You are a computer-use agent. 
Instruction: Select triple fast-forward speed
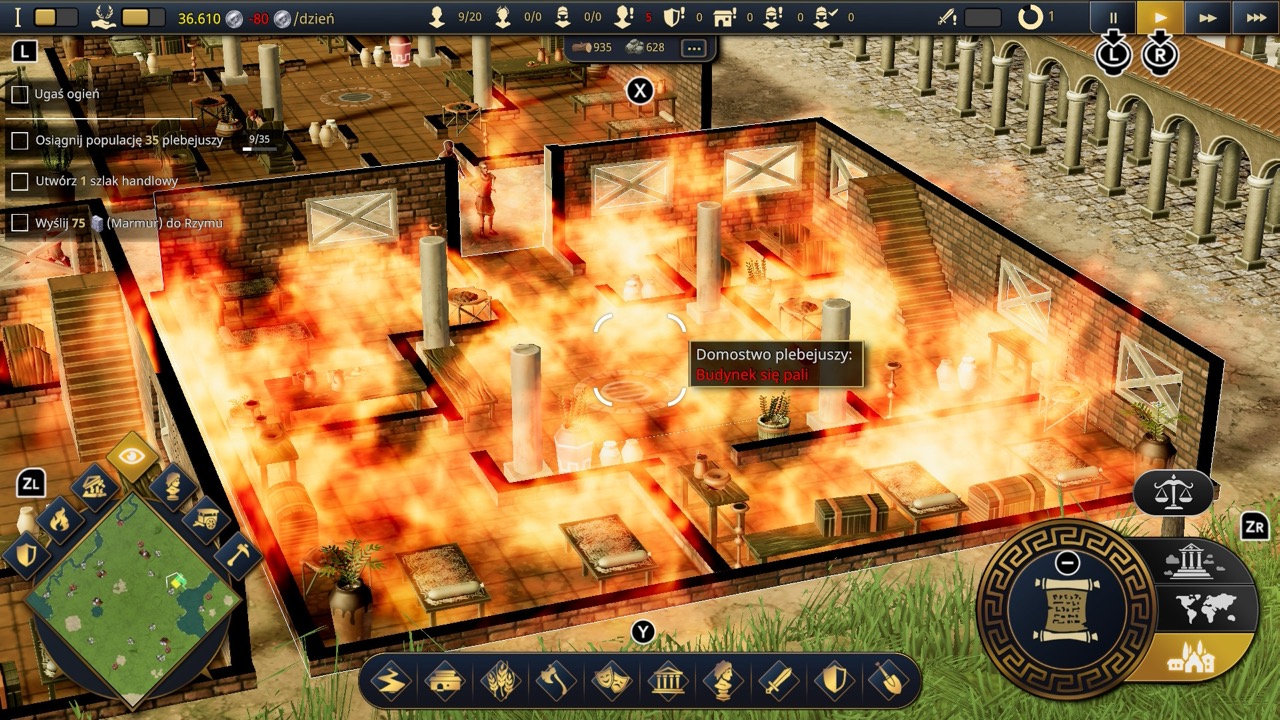click(1255, 17)
